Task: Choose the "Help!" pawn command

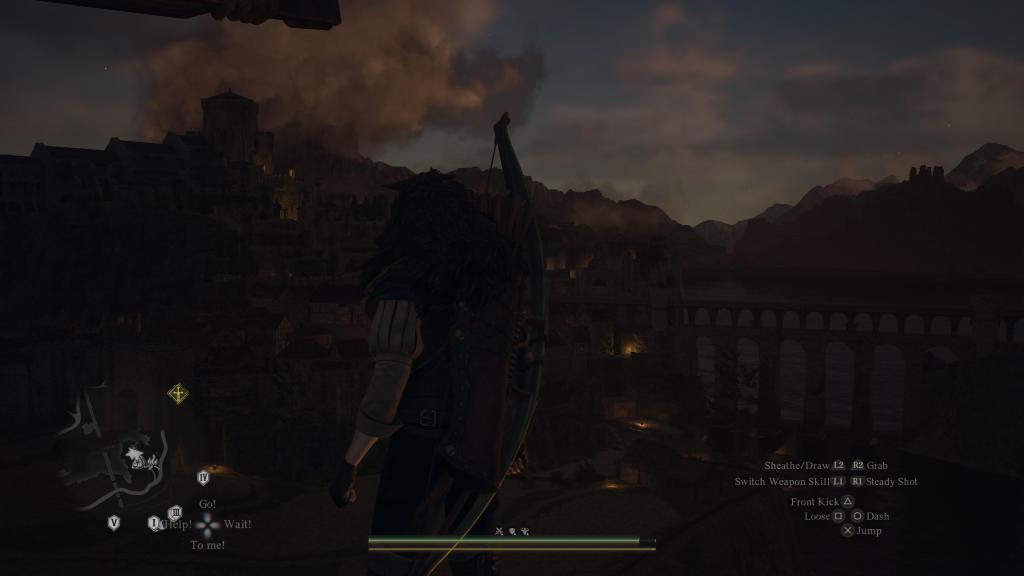Action: [177, 524]
